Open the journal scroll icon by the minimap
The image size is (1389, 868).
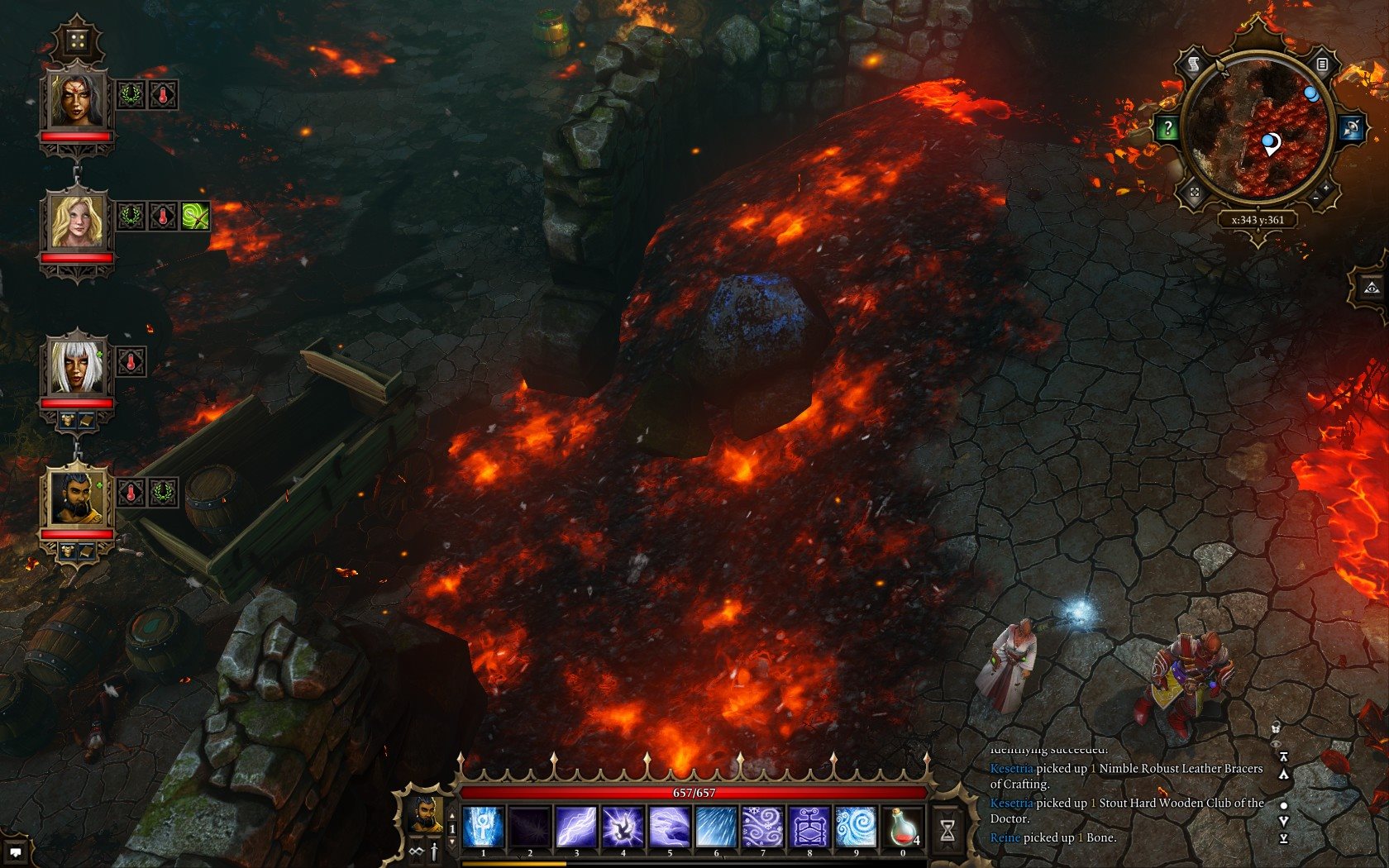pyautogui.click(x=1194, y=64)
